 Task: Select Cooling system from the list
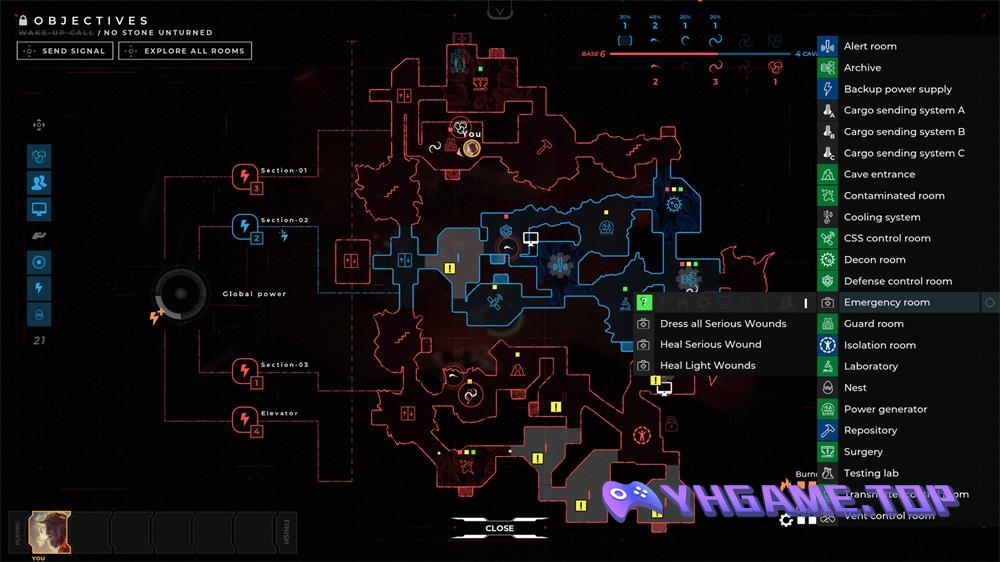882,217
